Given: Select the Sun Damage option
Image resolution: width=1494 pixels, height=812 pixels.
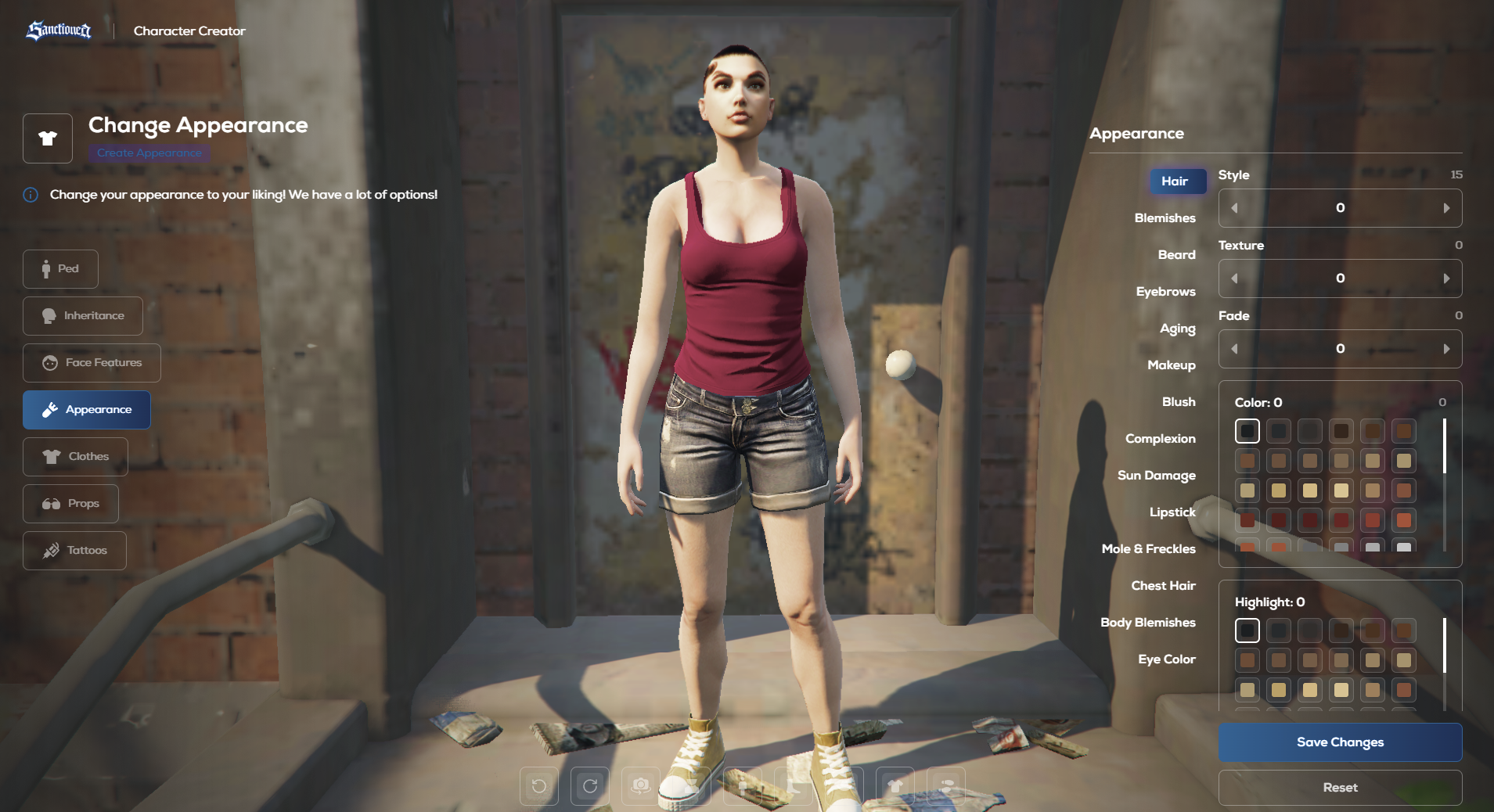Looking at the screenshot, I should pos(1156,476).
